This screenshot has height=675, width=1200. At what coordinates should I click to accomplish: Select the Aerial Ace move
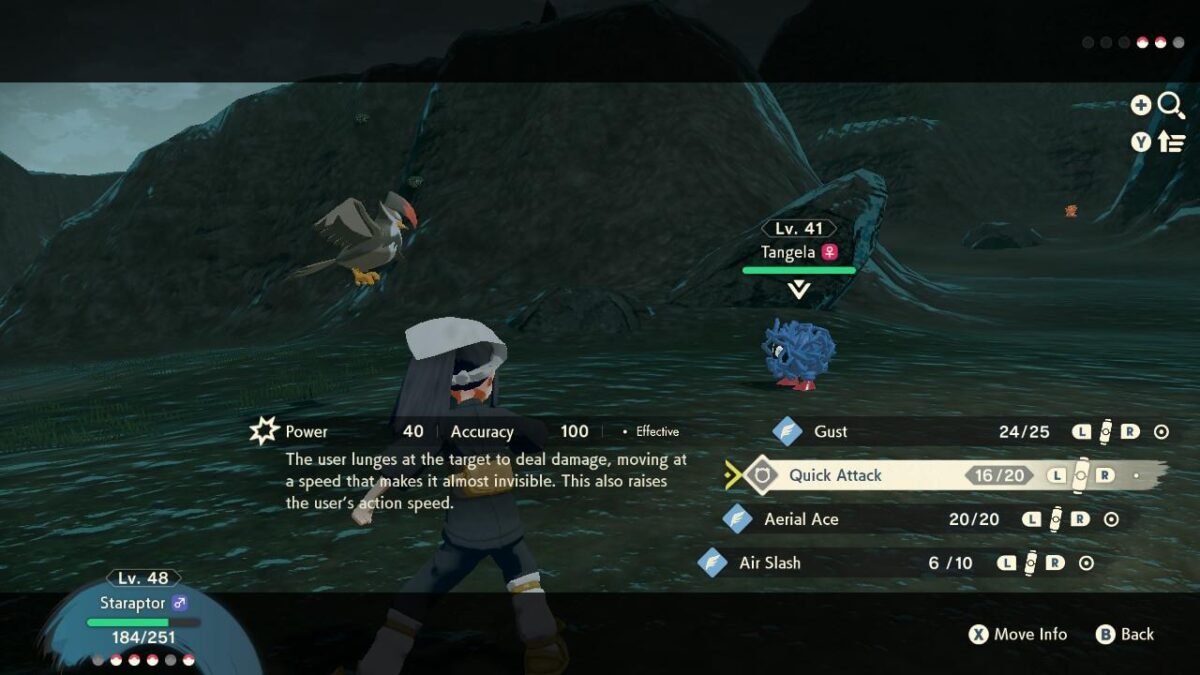(801, 519)
